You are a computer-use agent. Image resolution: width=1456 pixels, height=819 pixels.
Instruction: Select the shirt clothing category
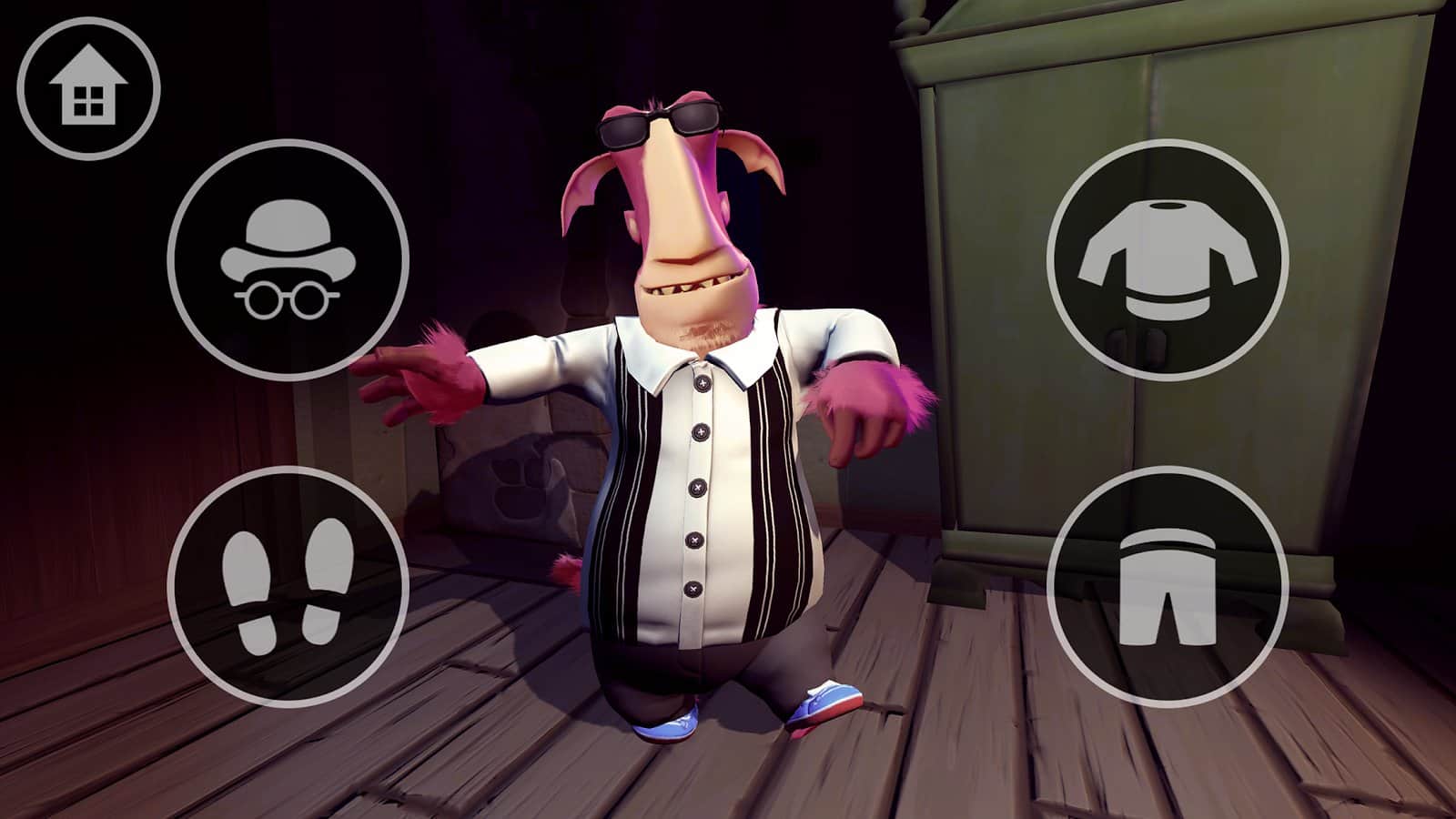click(1168, 260)
